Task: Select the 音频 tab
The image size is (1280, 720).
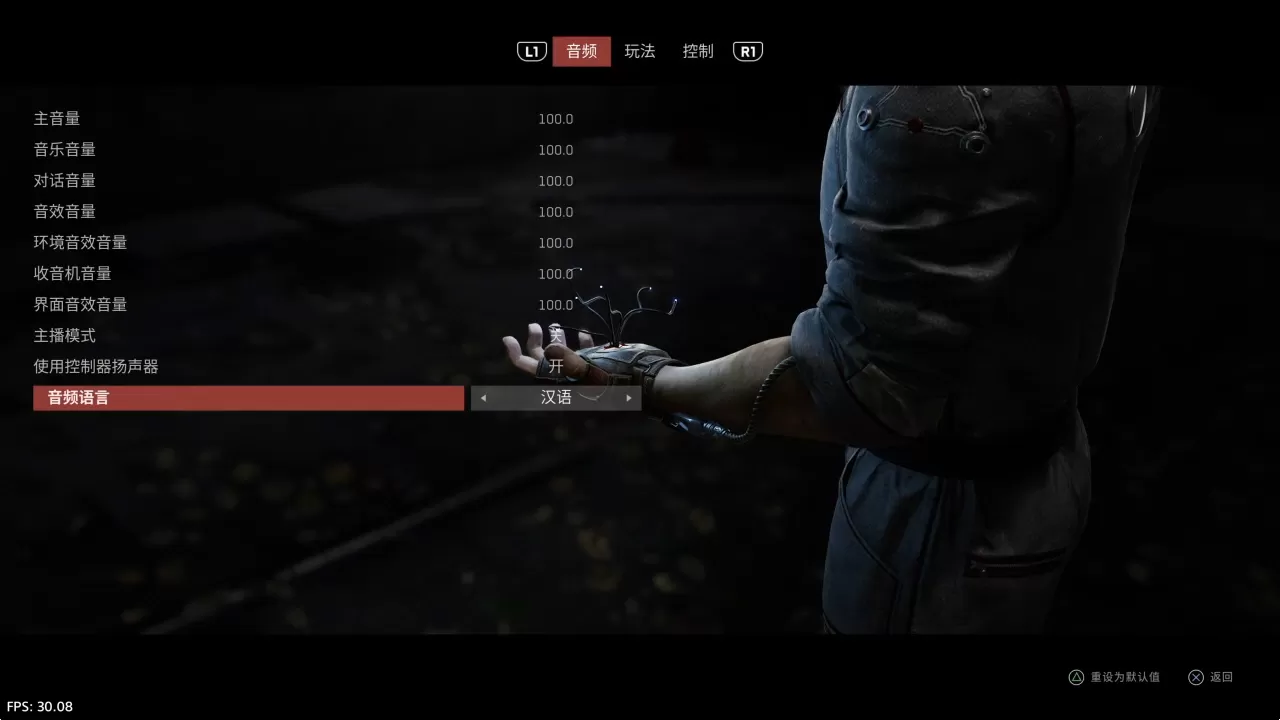Action: point(581,51)
